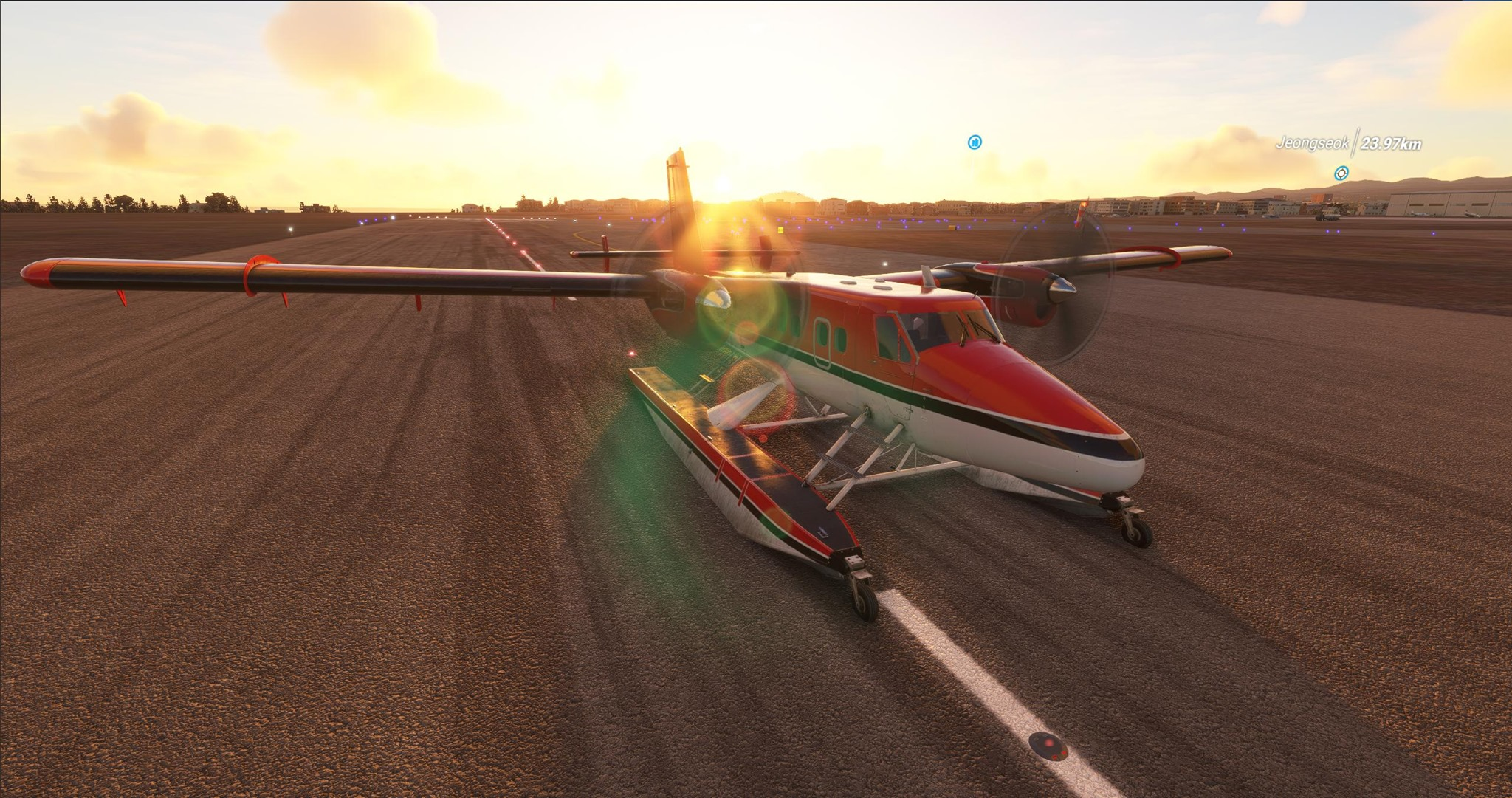Click the Jeongseok airport ring marker
Viewport: 1512px width, 798px height.
1341,173
